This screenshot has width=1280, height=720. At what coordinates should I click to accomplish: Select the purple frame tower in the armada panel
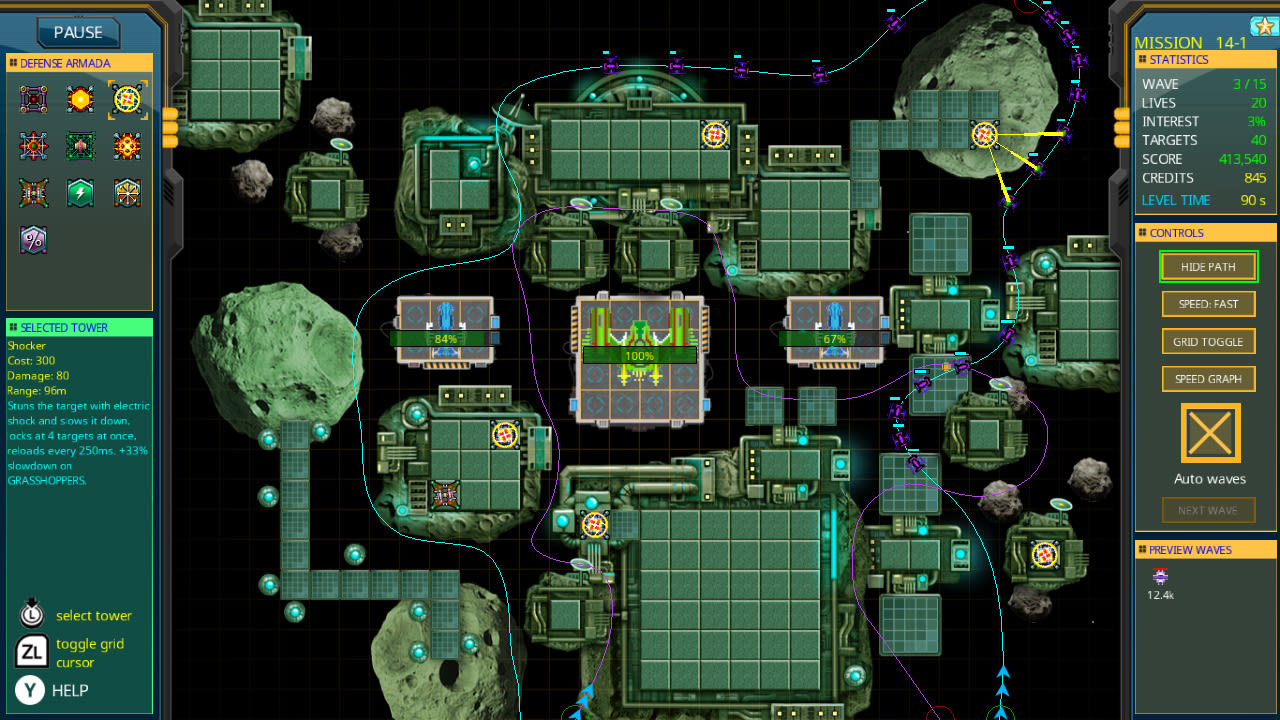(33, 99)
